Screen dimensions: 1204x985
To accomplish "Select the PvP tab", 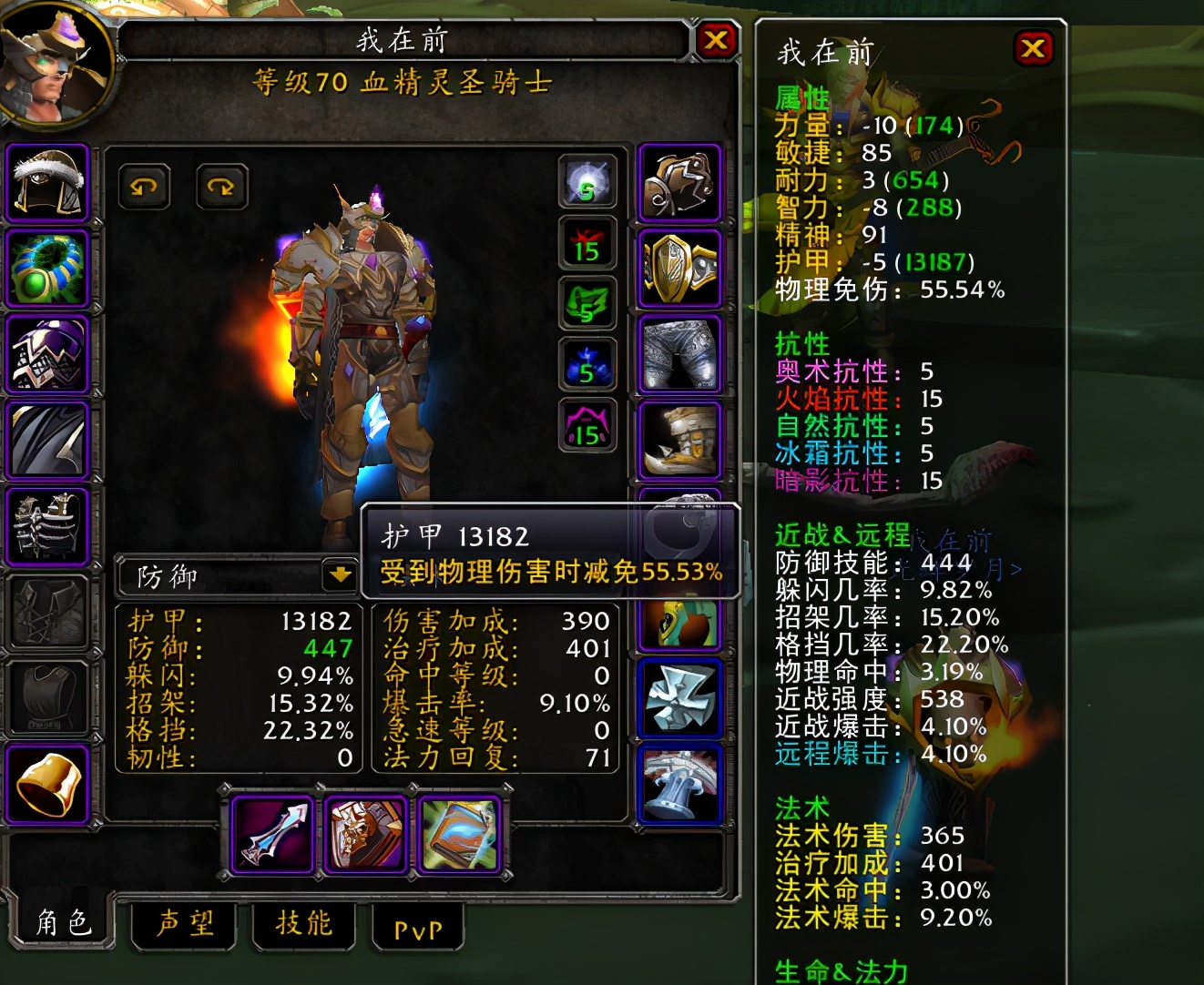I will click(418, 929).
